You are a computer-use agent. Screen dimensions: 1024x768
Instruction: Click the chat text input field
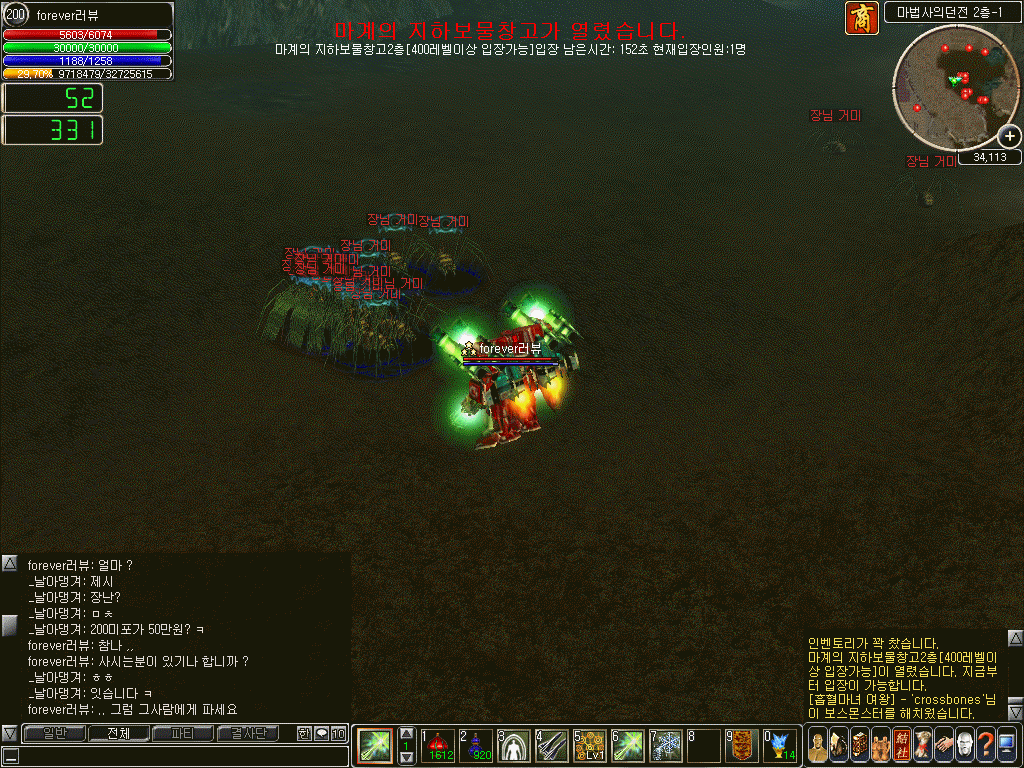click(x=180, y=756)
